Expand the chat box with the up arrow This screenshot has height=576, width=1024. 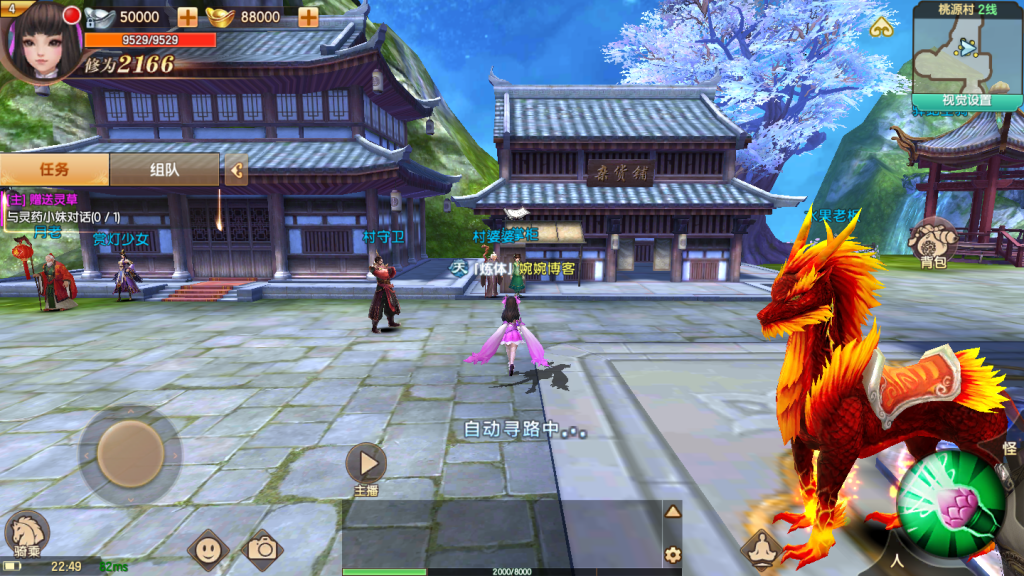tap(673, 512)
